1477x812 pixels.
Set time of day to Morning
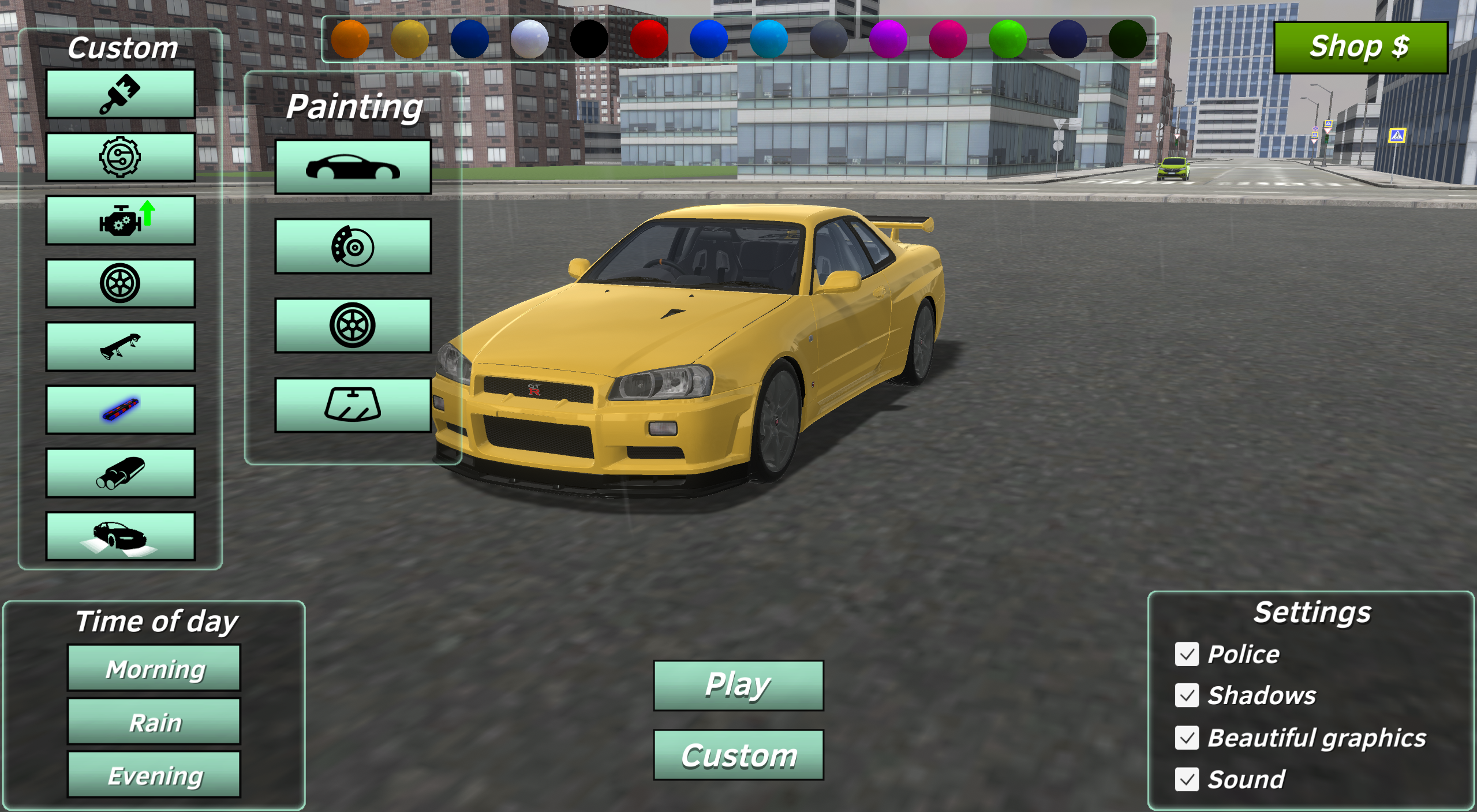point(154,668)
